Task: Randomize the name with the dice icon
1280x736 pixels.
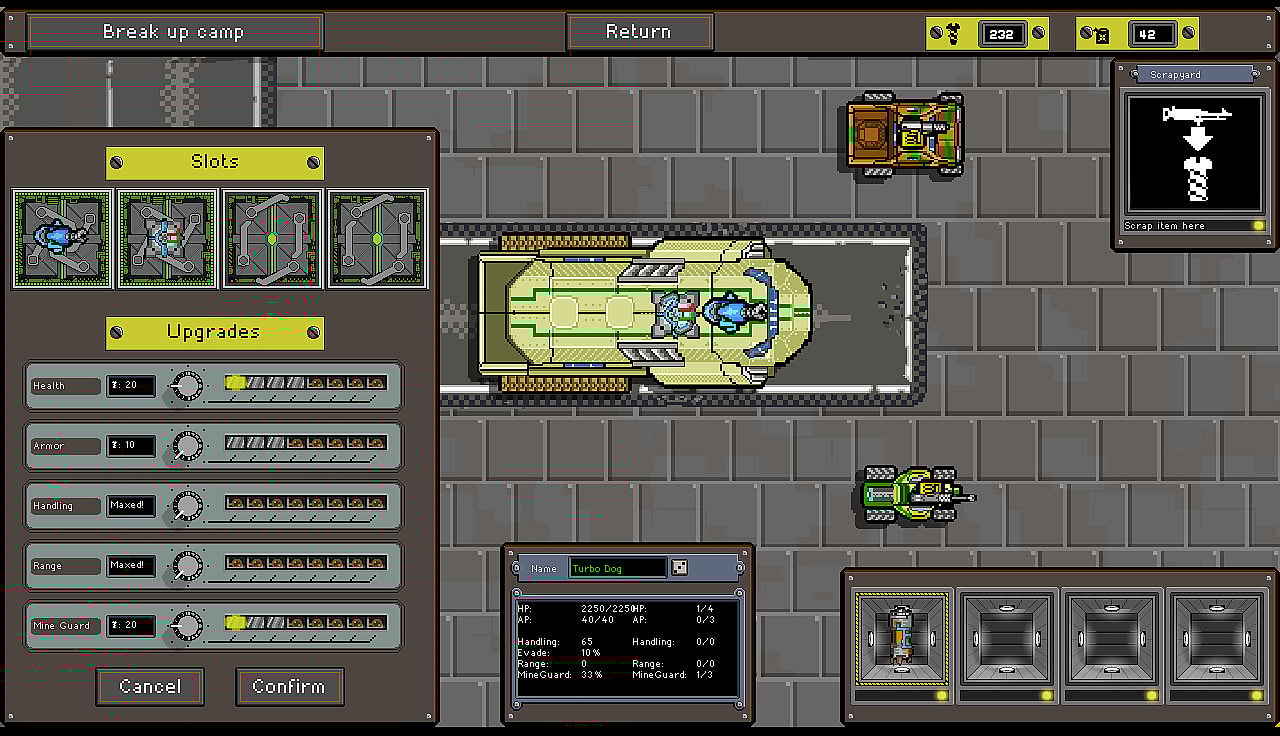Action: [x=679, y=568]
